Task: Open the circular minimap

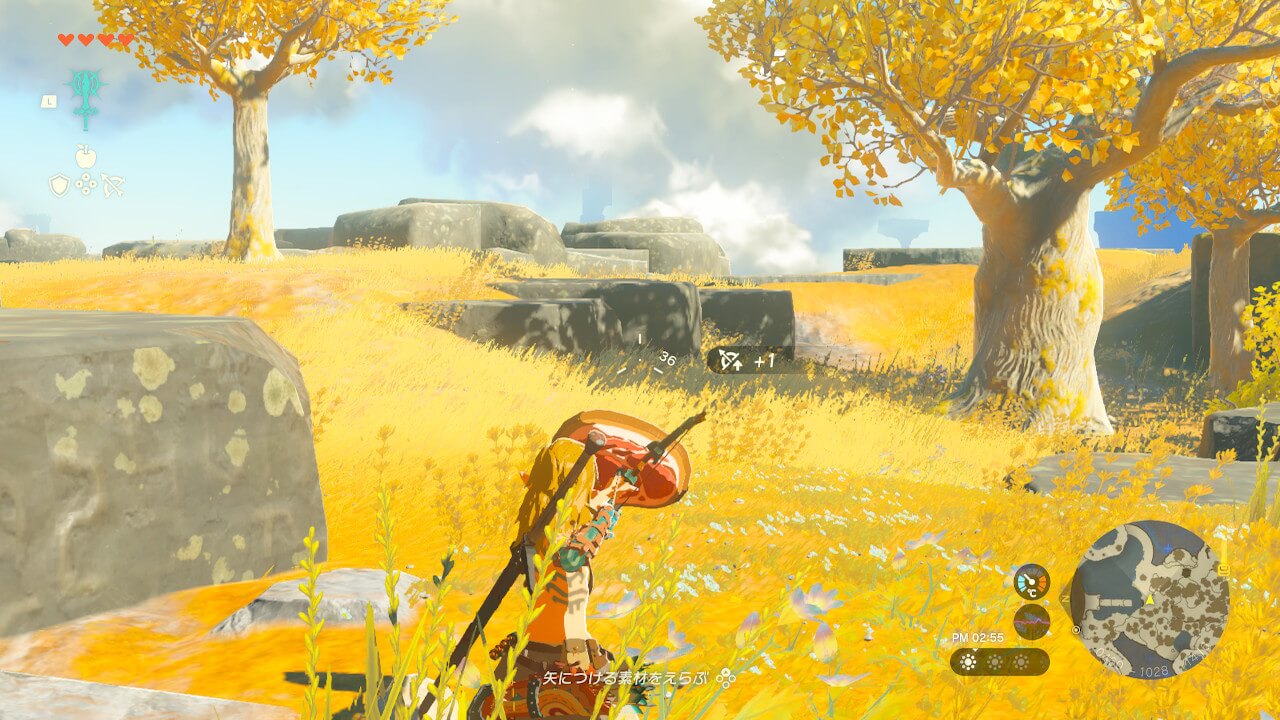Action: pos(1148,598)
